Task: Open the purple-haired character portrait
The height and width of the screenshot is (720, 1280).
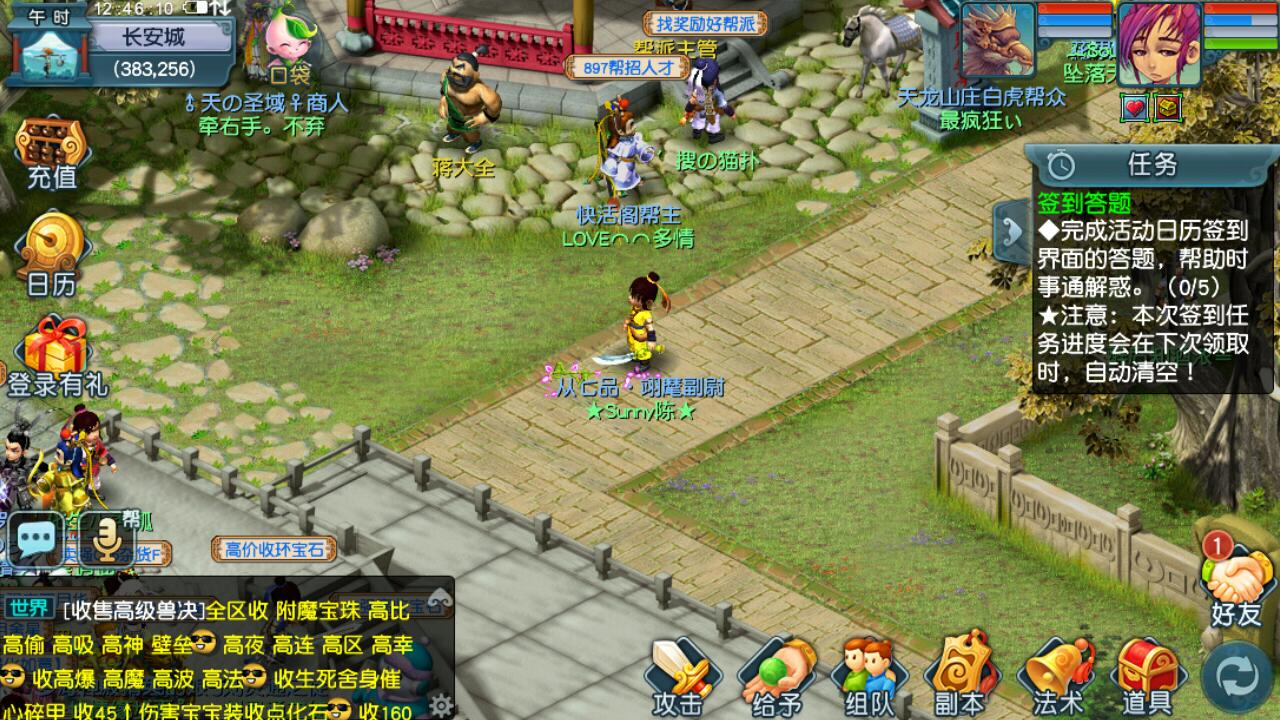Action: 1158,45
